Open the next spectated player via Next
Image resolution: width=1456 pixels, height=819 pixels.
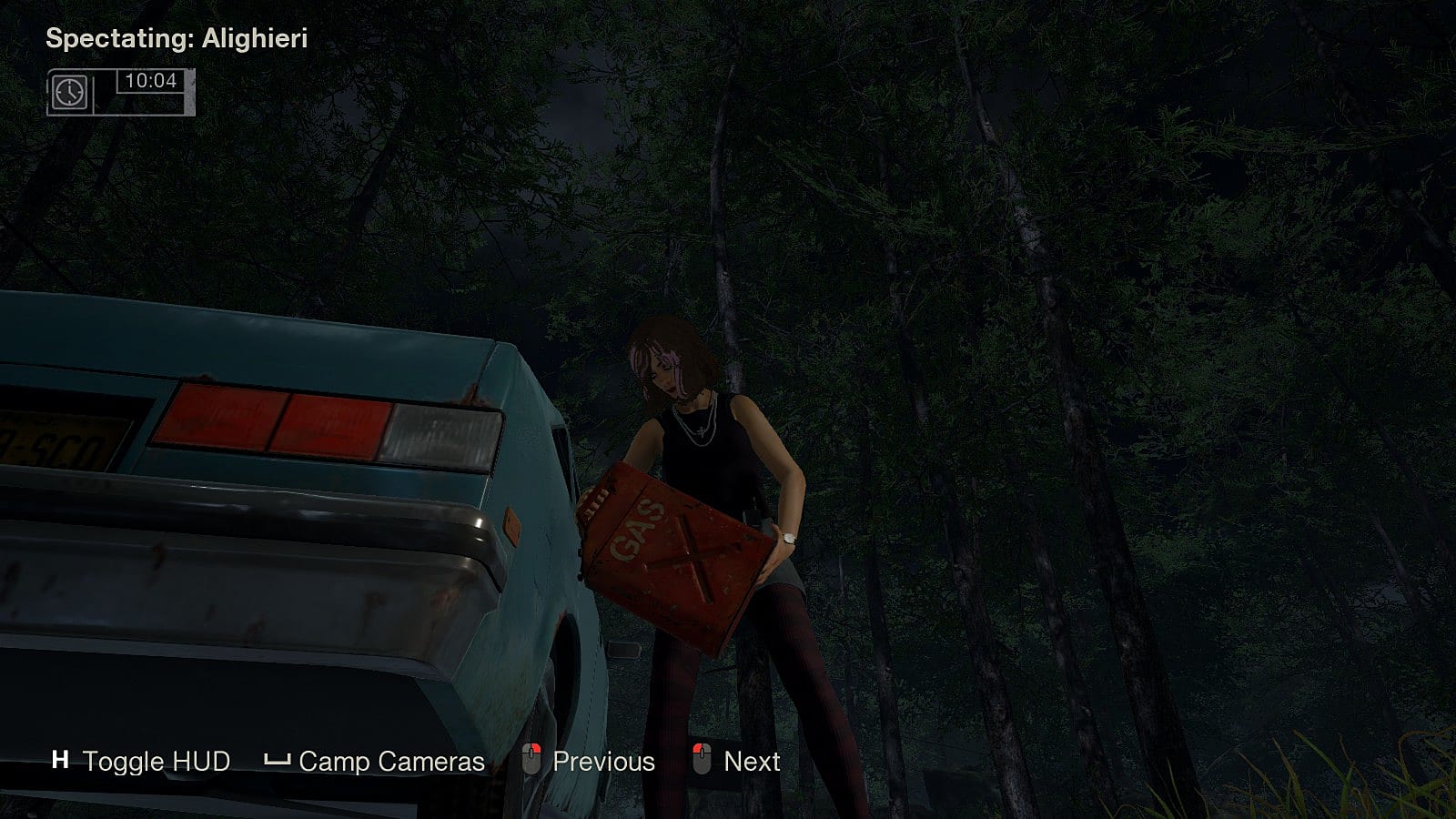pos(752,761)
